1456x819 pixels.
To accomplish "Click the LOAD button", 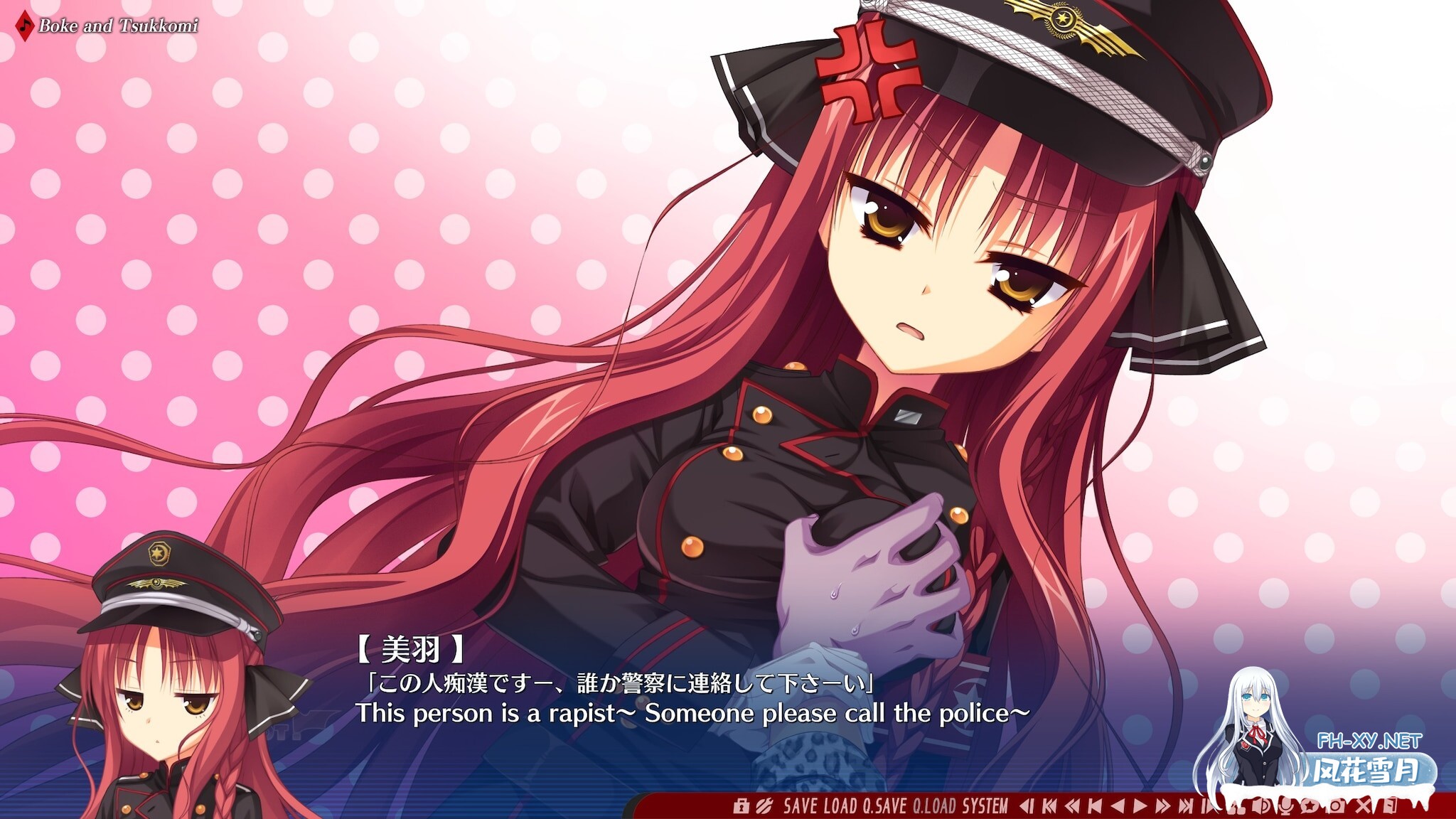I will click(x=840, y=806).
